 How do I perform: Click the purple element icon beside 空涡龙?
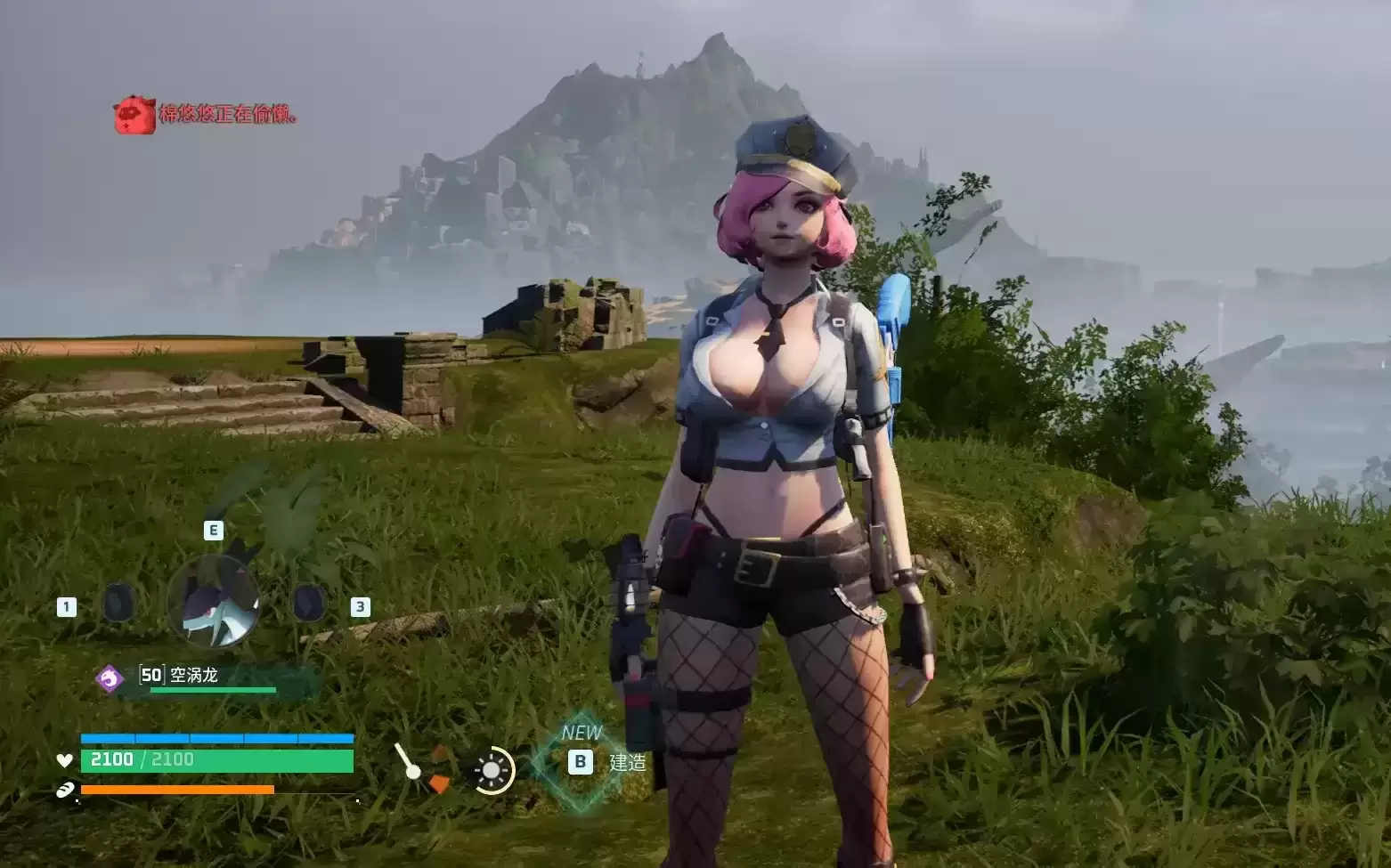point(110,678)
